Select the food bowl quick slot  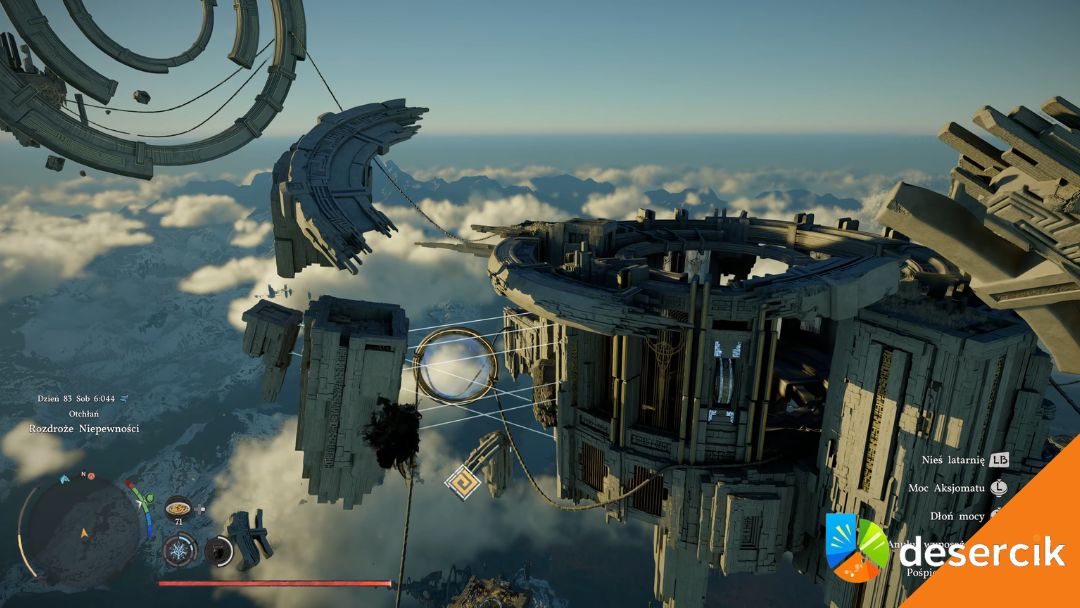tap(178, 507)
